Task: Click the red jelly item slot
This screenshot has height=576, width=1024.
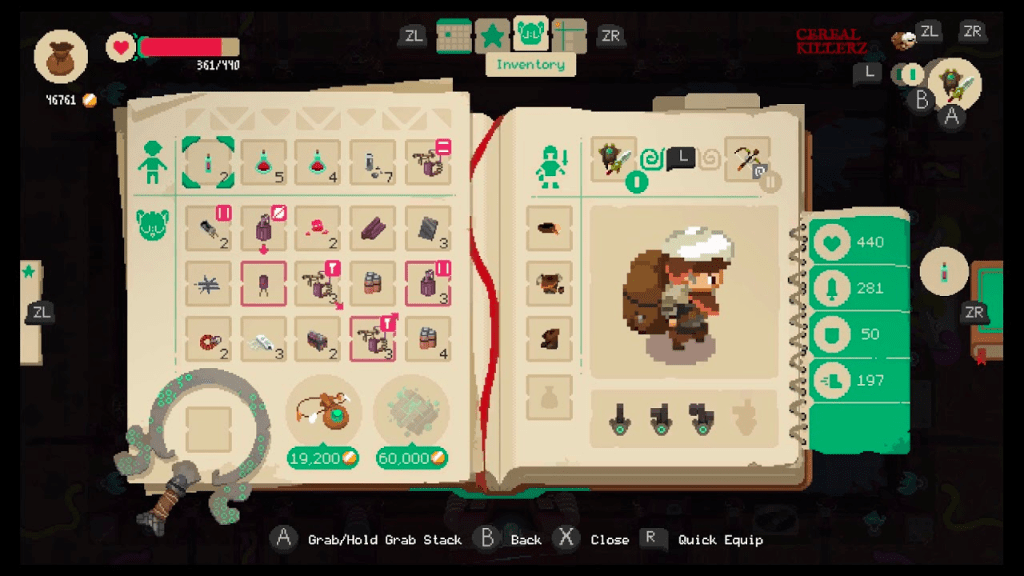Action: point(318,228)
